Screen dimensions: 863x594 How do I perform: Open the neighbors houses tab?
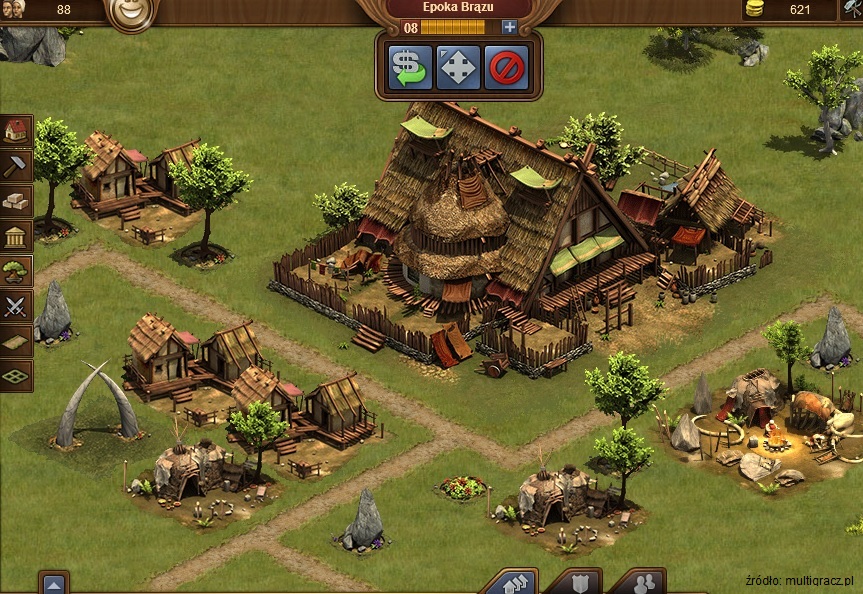coord(512,583)
